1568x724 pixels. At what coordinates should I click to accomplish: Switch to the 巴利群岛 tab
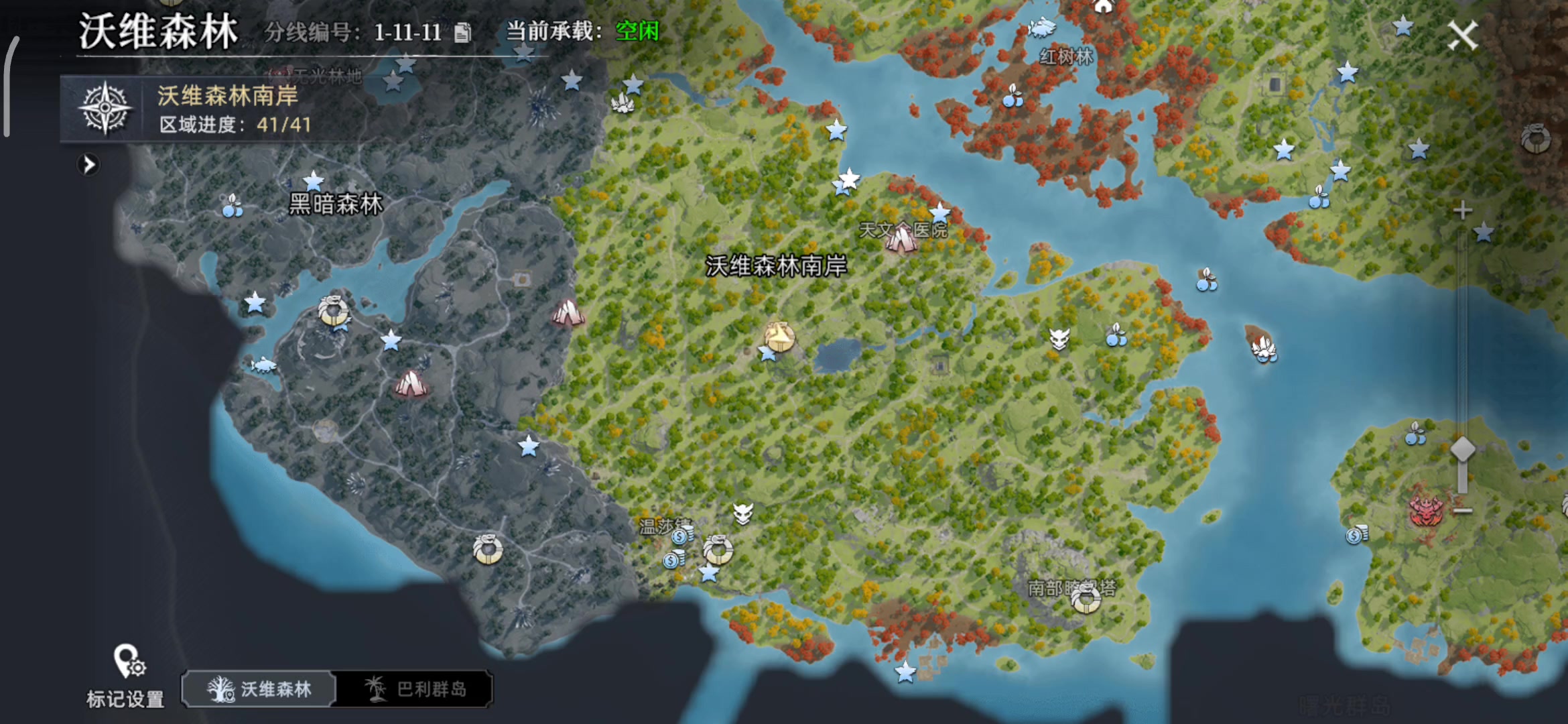click(x=419, y=688)
